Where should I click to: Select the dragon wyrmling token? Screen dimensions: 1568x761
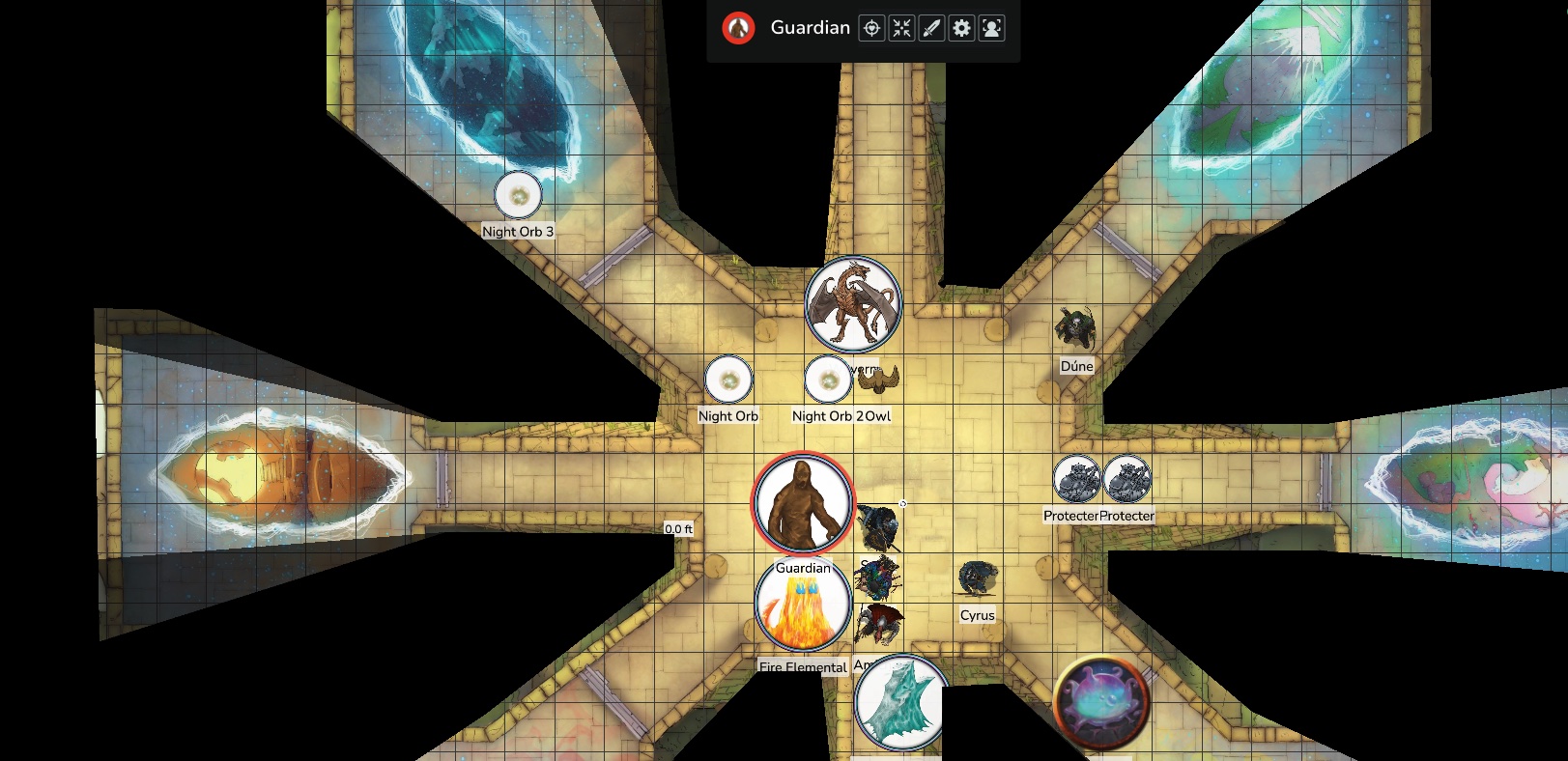(853, 303)
